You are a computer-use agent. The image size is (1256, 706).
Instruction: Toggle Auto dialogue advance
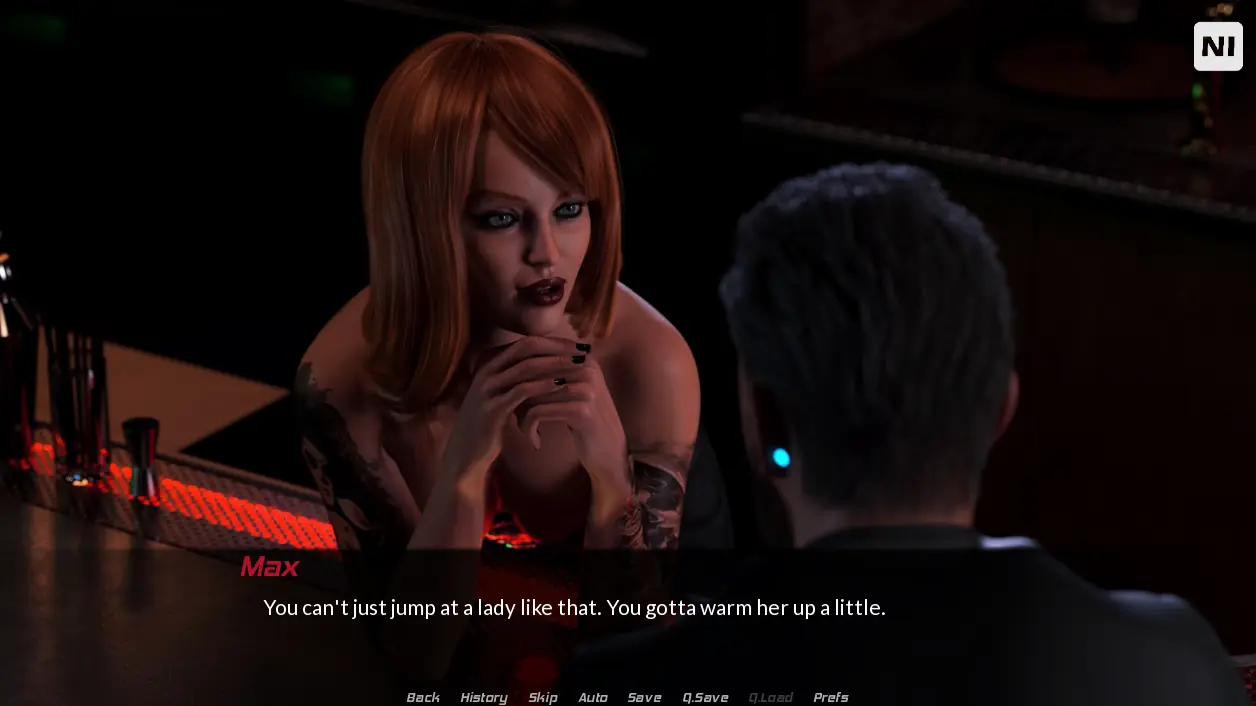click(x=593, y=697)
